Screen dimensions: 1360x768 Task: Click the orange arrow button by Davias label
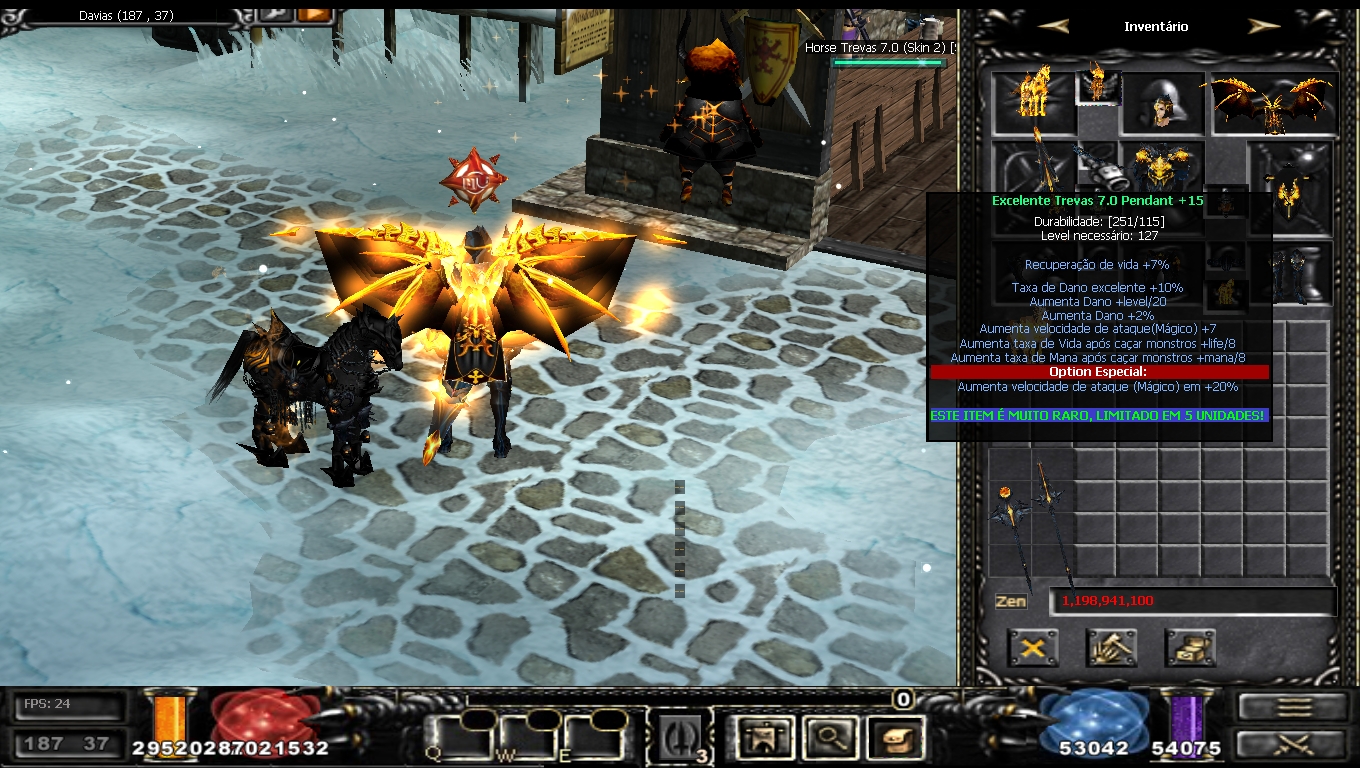[314, 13]
